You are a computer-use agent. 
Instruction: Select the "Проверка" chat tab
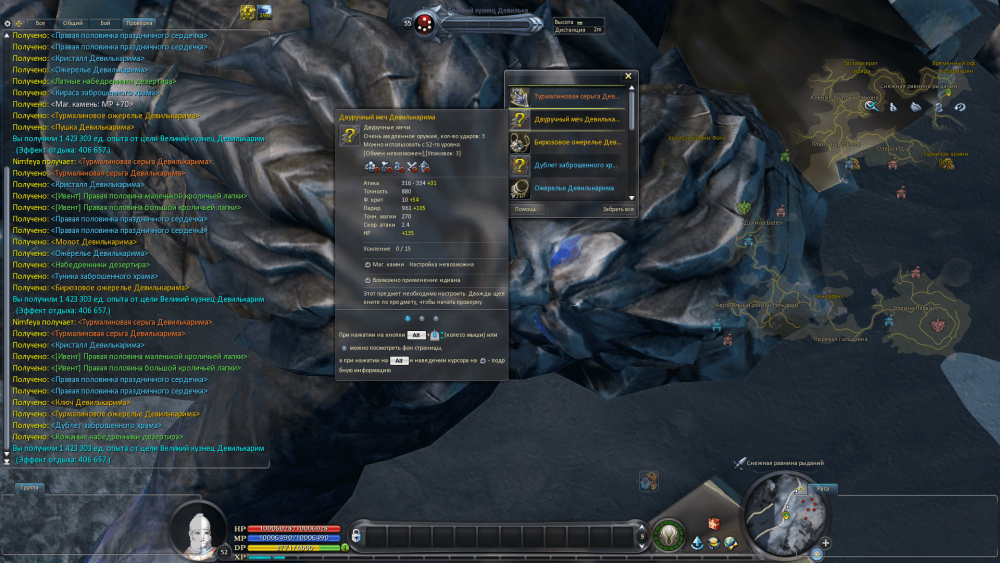tap(140, 22)
